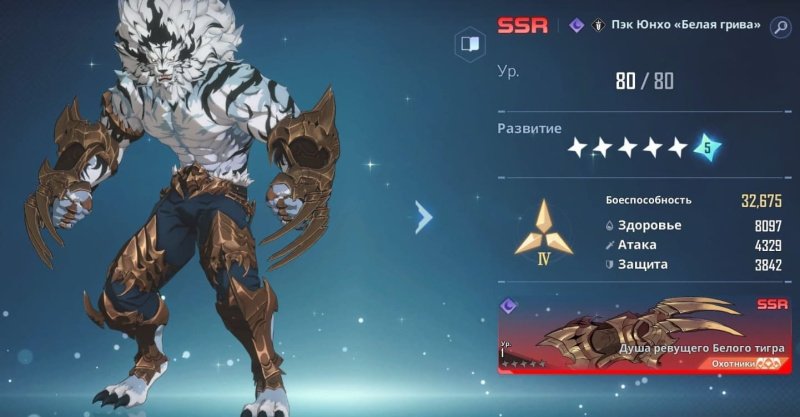Tap the purple element icon beside SSR
This screenshot has width=800, height=417.
pos(576,27)
